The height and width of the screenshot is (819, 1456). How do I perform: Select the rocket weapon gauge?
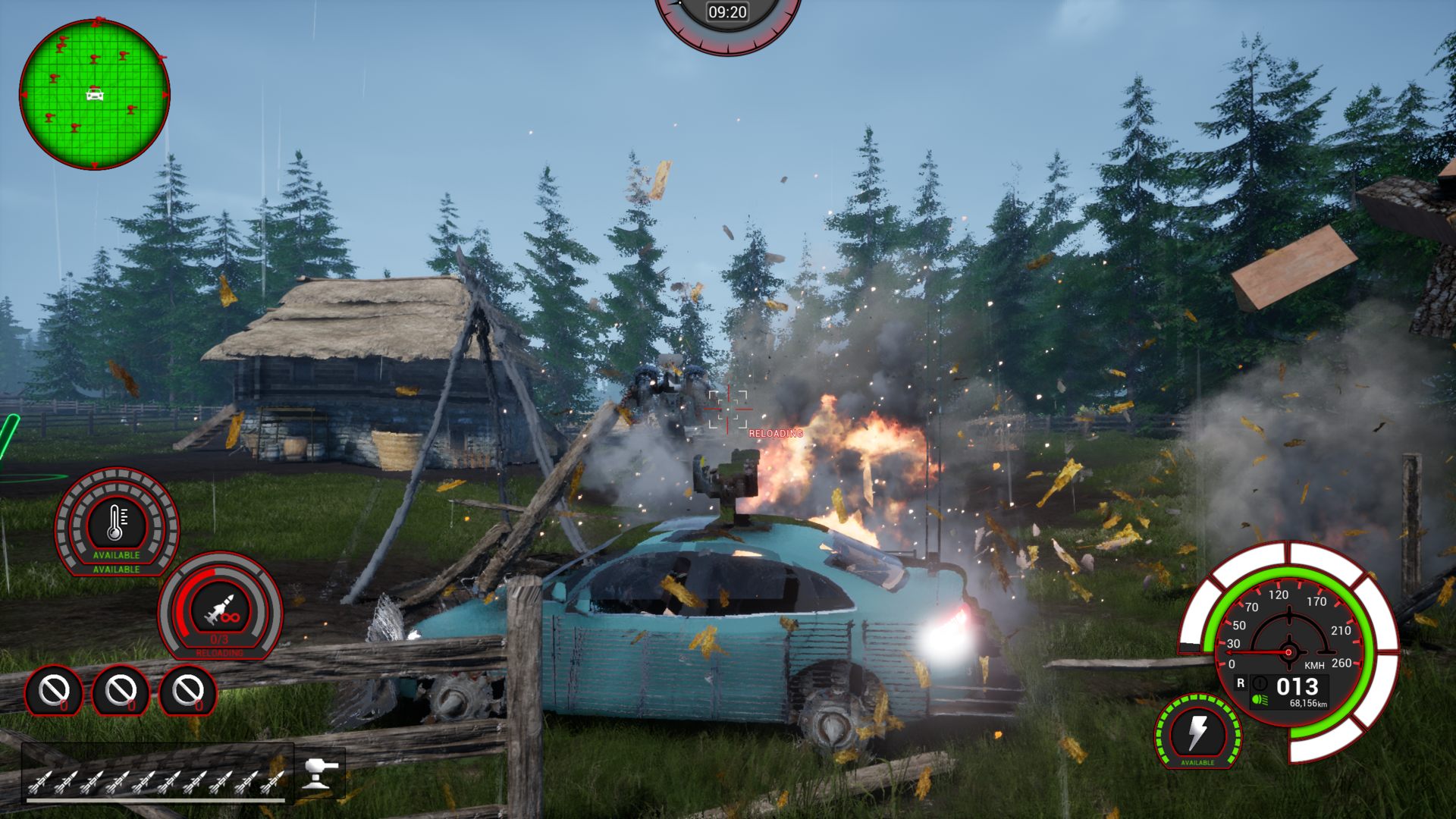point(220,607)
